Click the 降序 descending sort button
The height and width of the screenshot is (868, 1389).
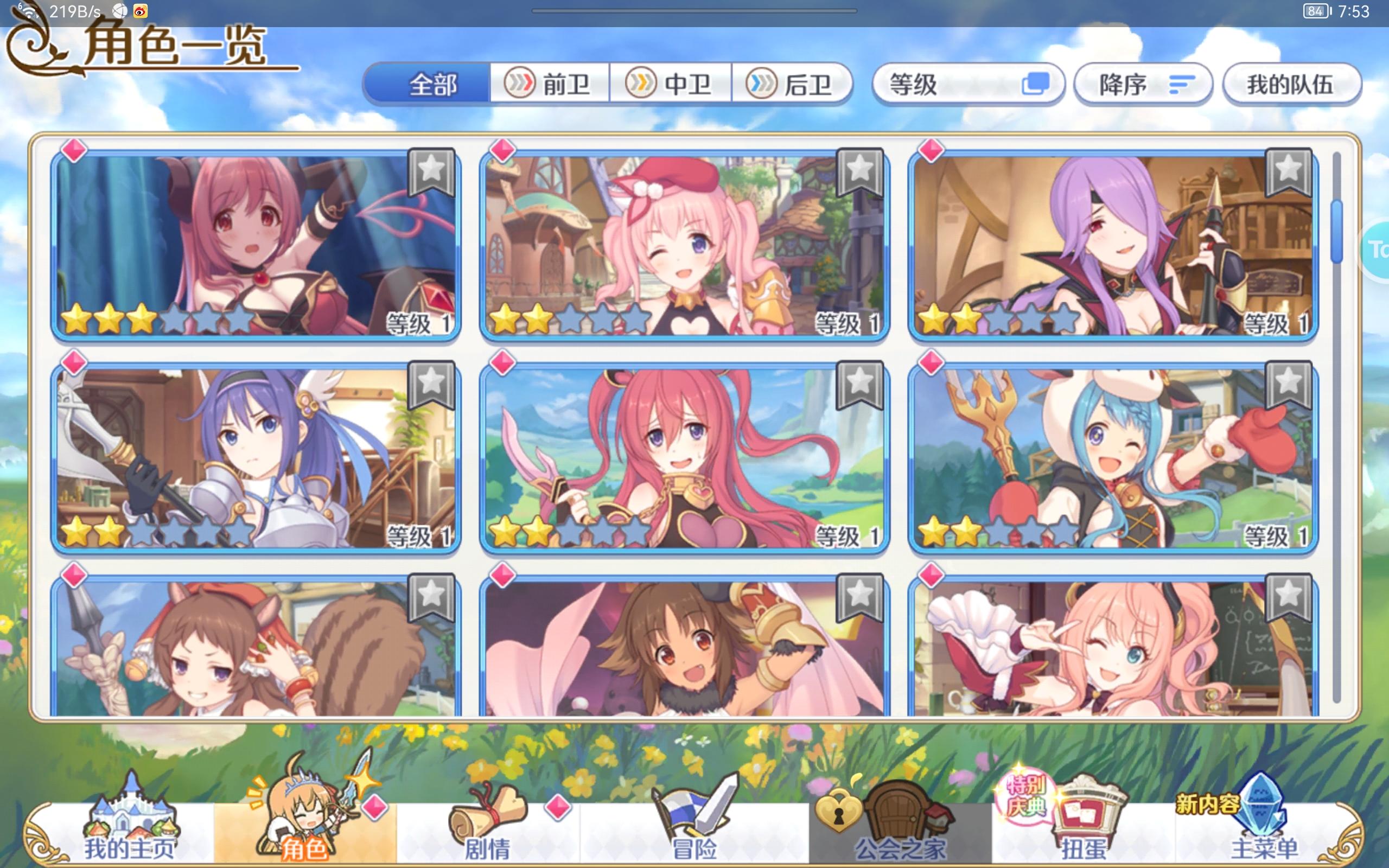click(x=1142, y=84)
